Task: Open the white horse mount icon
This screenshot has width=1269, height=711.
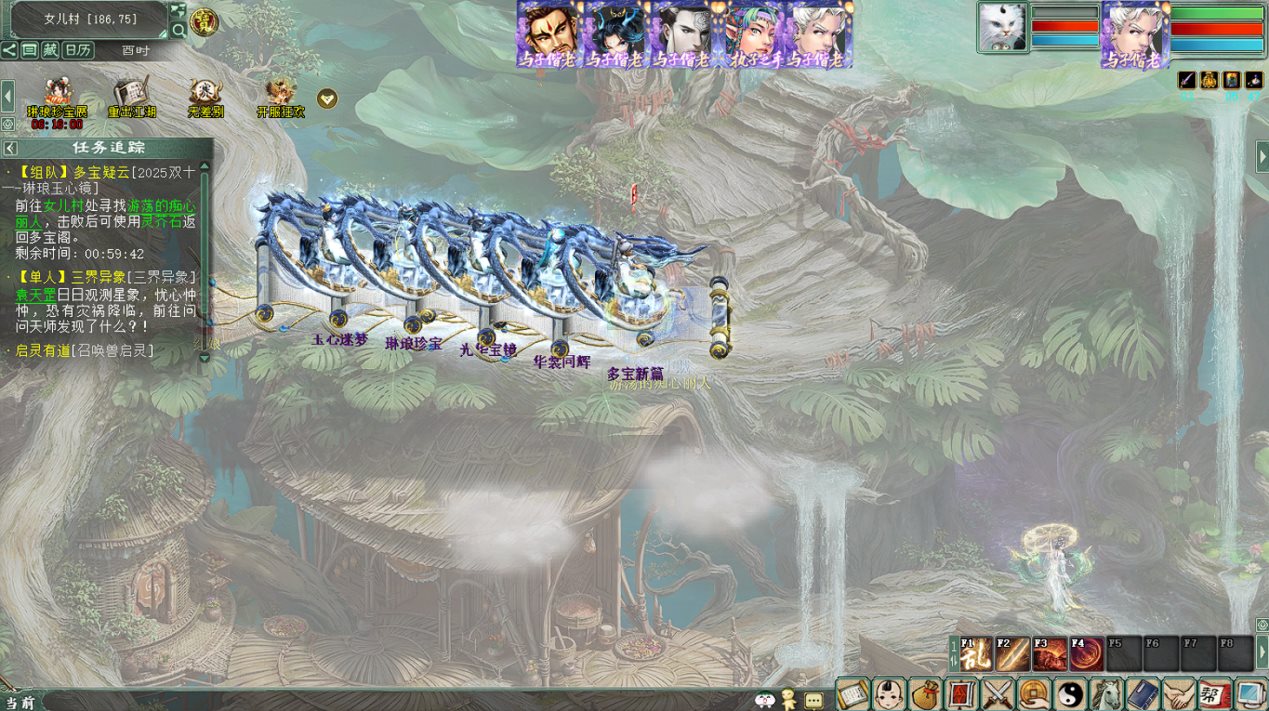Action: point(1106,693)
